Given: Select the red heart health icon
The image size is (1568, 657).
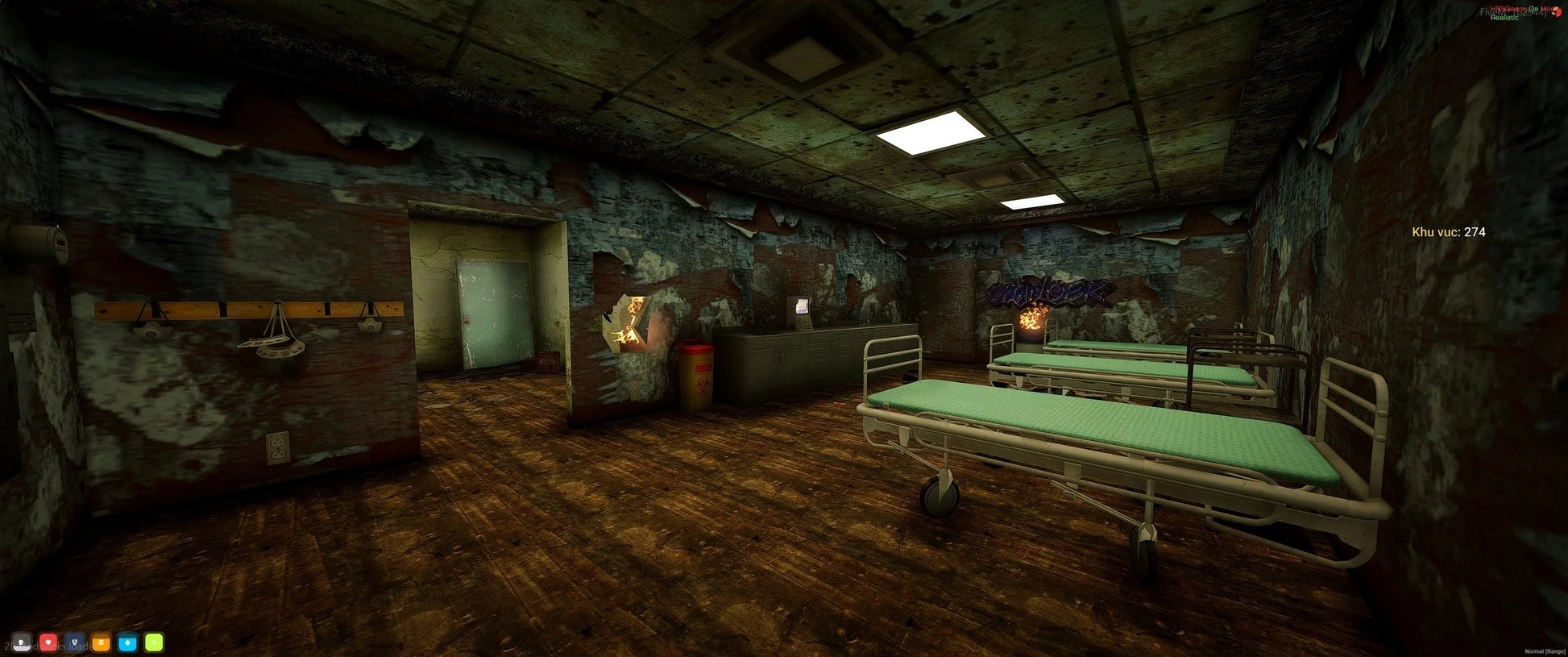Looking at the screenshot, I should (48, 642).
